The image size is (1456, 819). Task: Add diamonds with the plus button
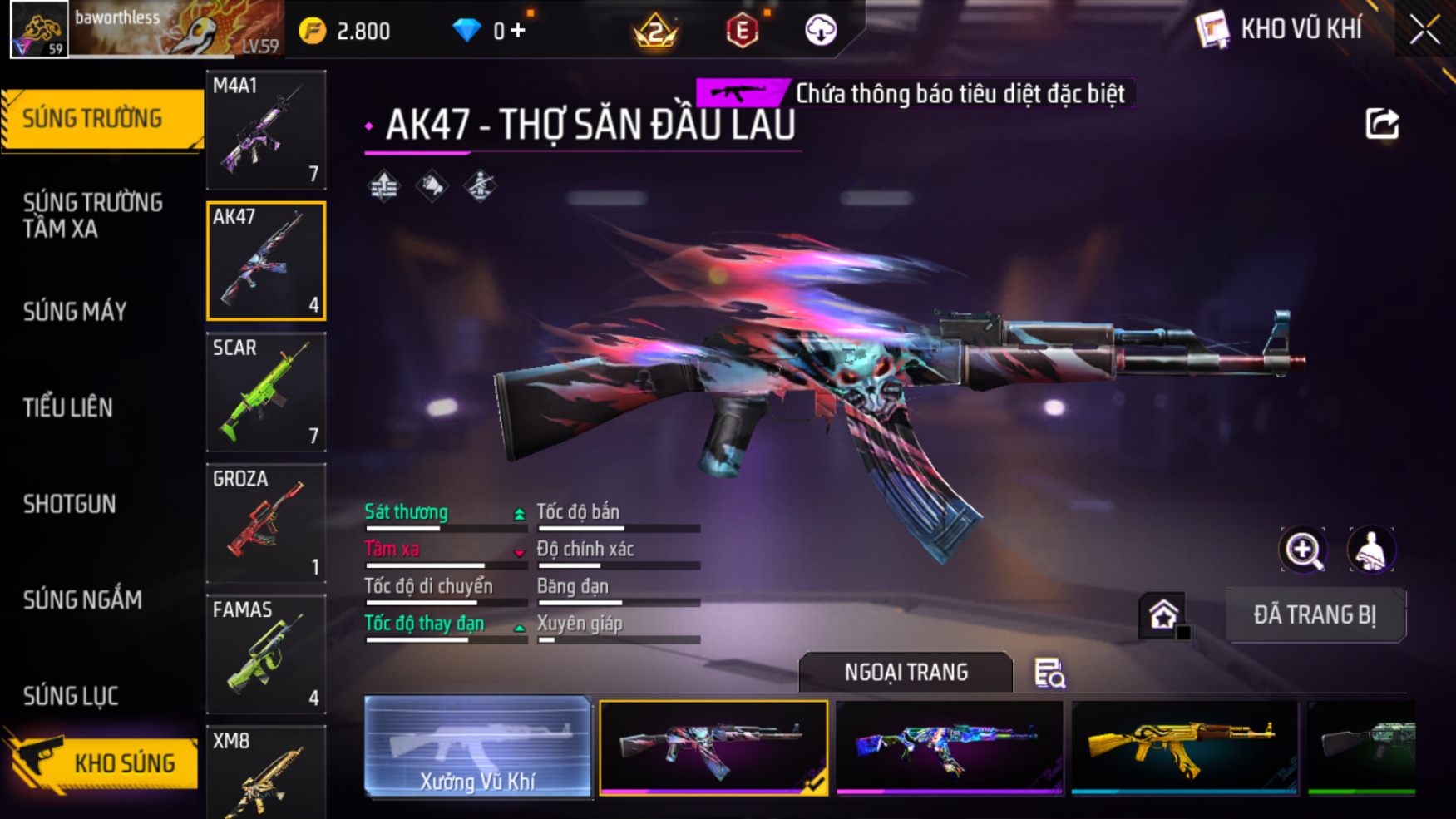click(x=518, y=31)
